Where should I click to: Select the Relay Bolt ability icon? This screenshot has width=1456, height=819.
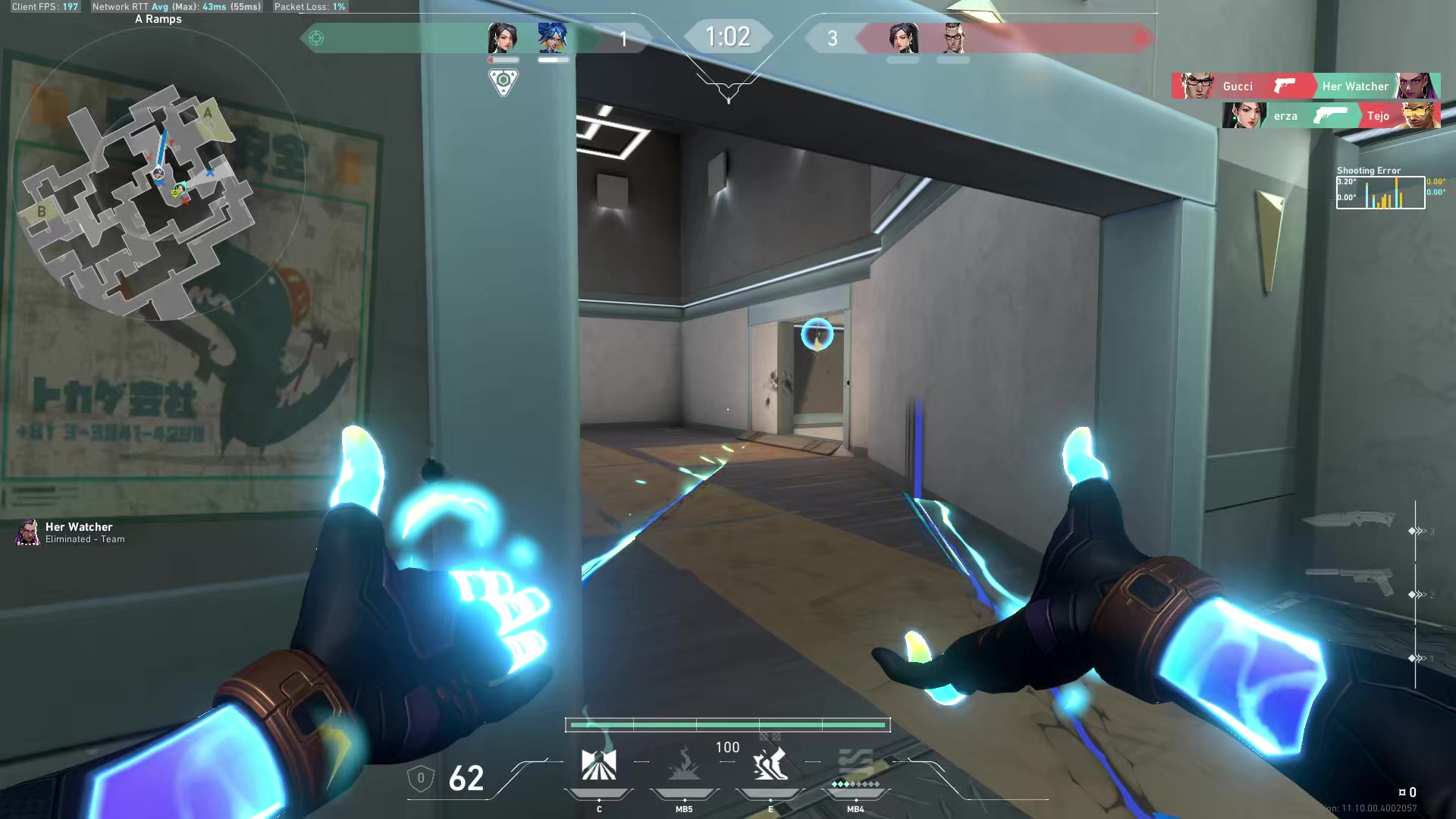(684, 764)
